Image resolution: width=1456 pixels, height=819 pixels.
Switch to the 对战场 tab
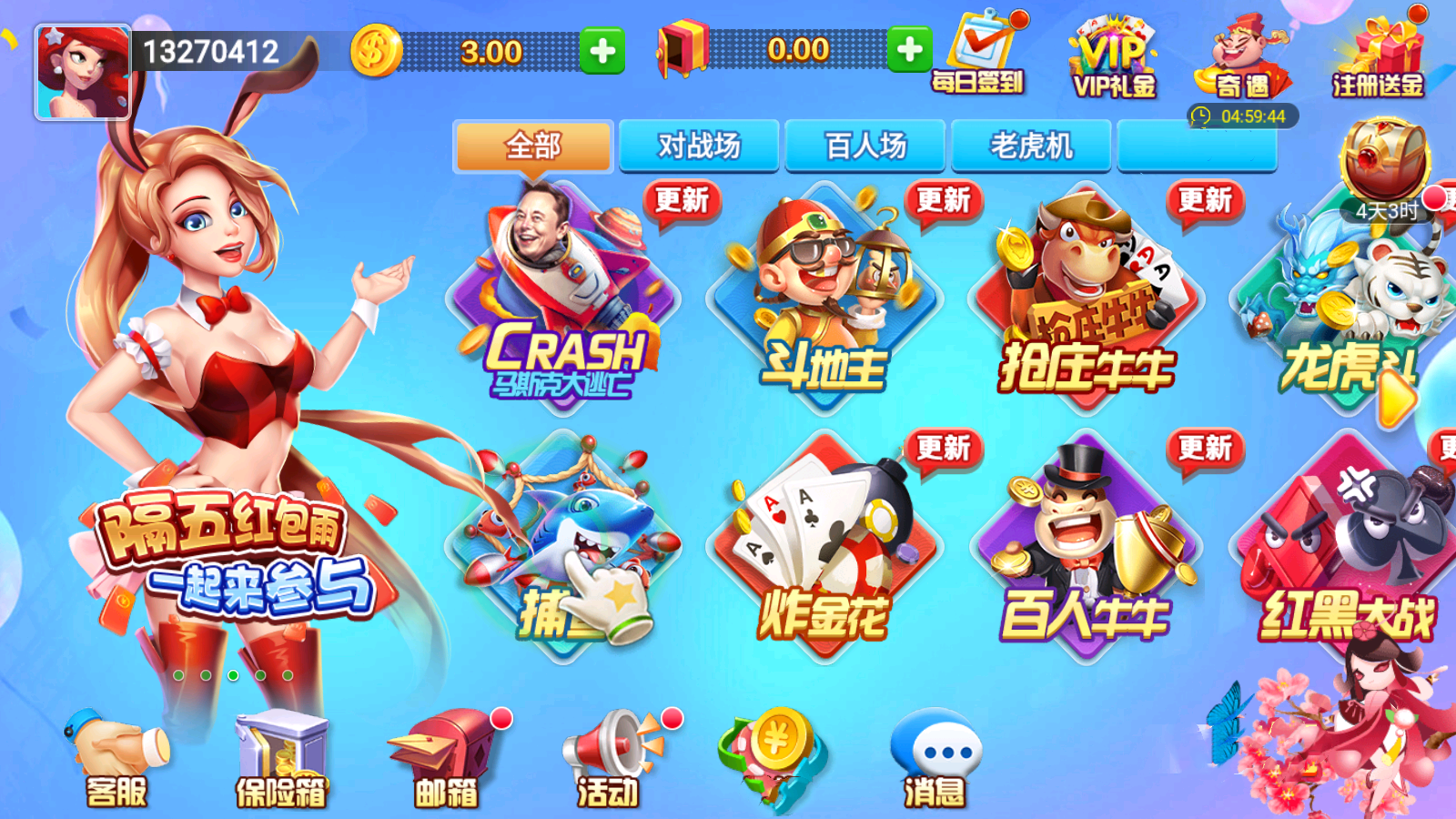(699, 146)
